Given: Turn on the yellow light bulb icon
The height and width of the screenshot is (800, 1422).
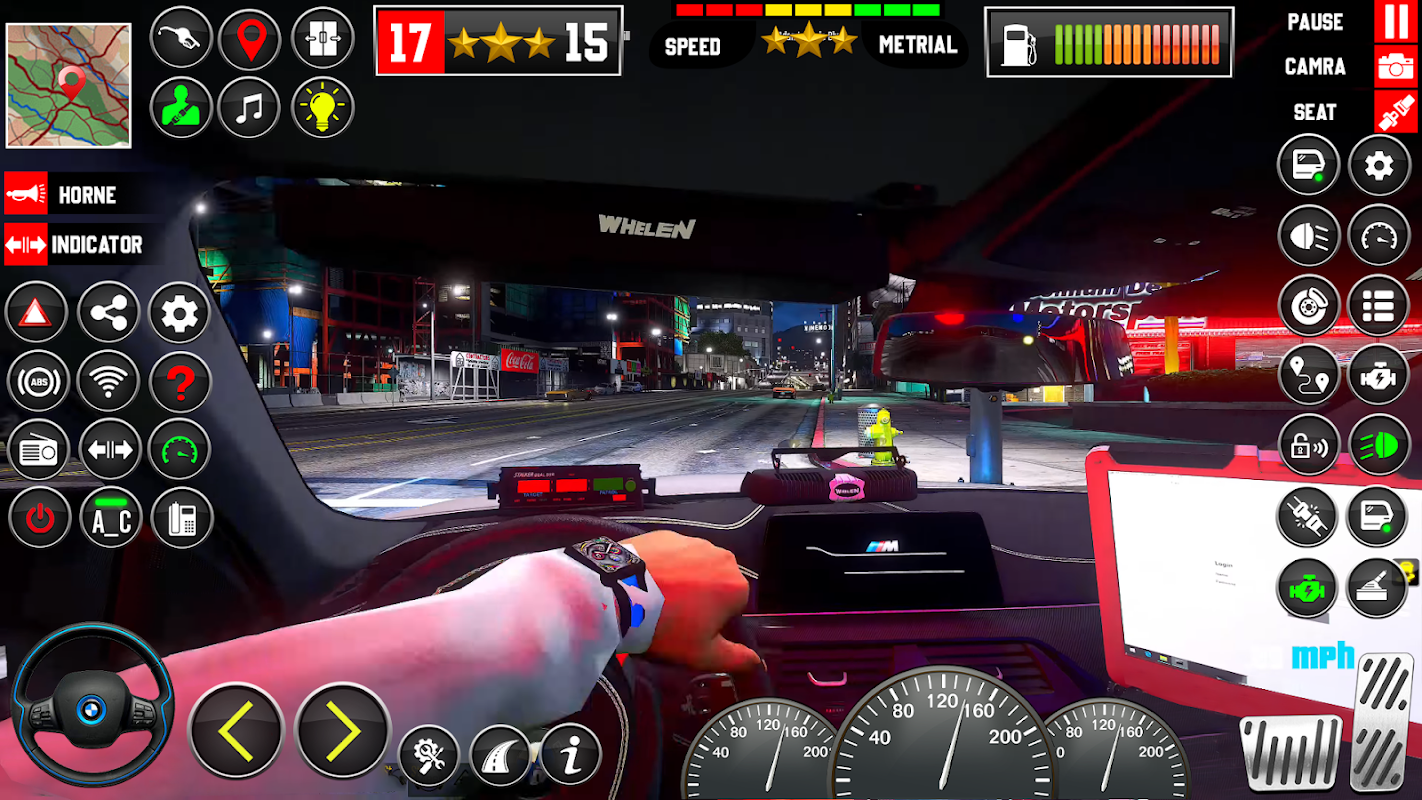Looking at the screenshot, I should (x=322, y=107).
